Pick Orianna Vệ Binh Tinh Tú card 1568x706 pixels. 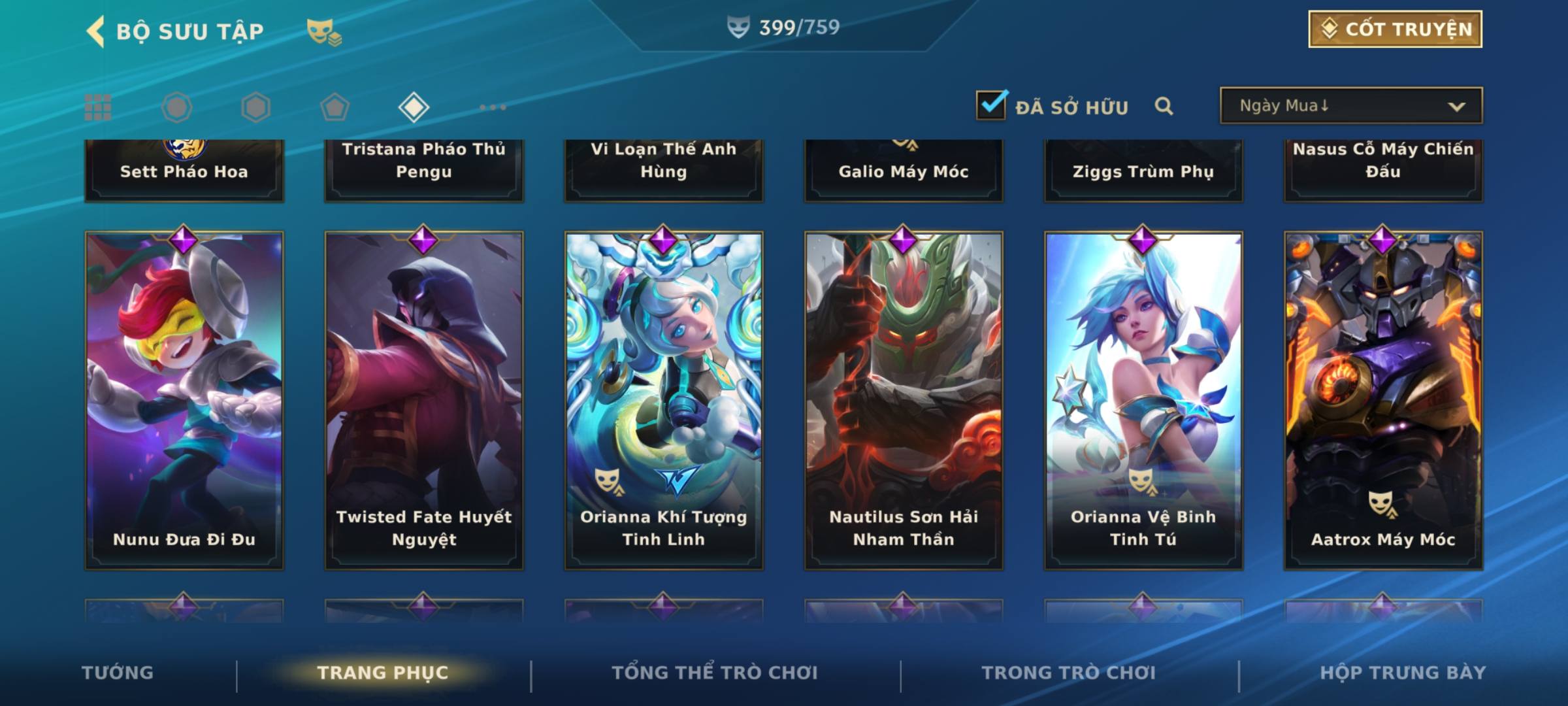[x=1143, y=400]
